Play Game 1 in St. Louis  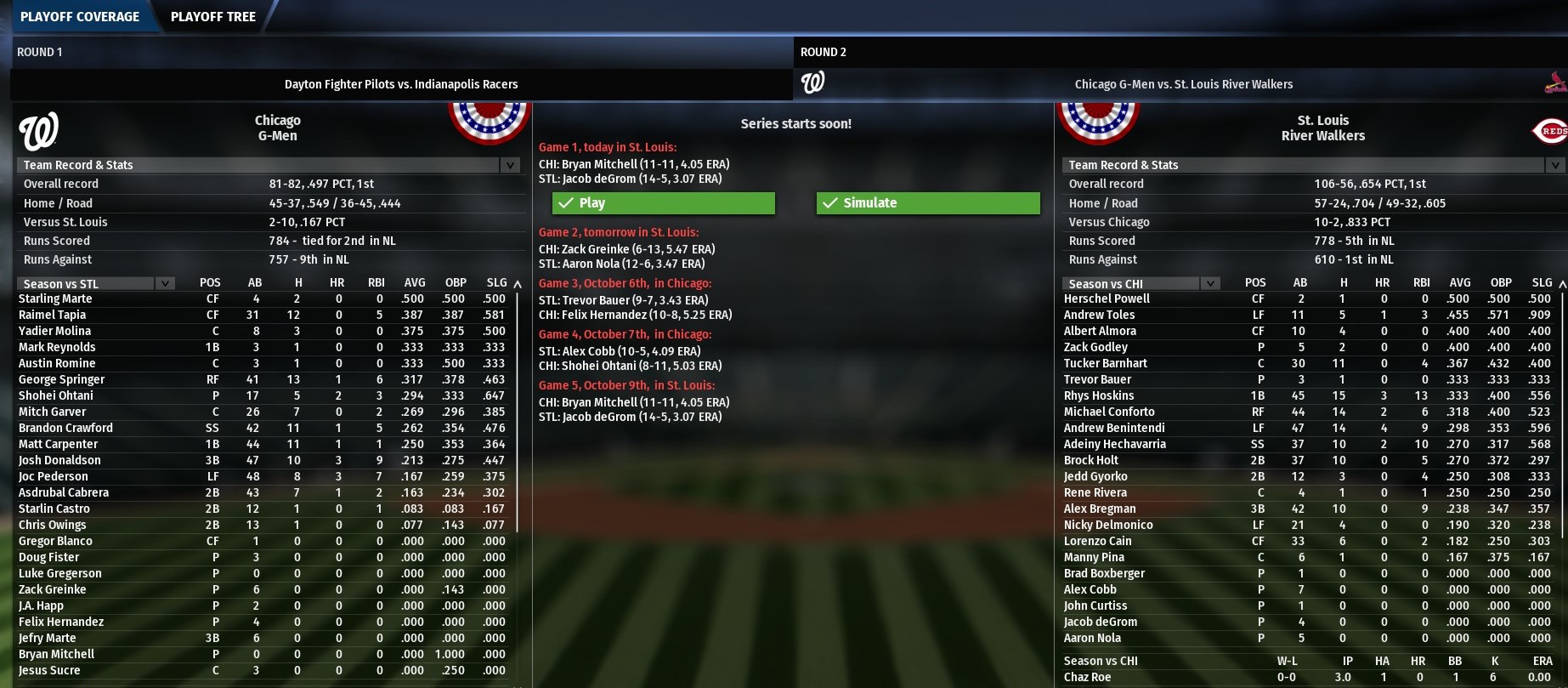pyautogui.click(x=663, y=203)
